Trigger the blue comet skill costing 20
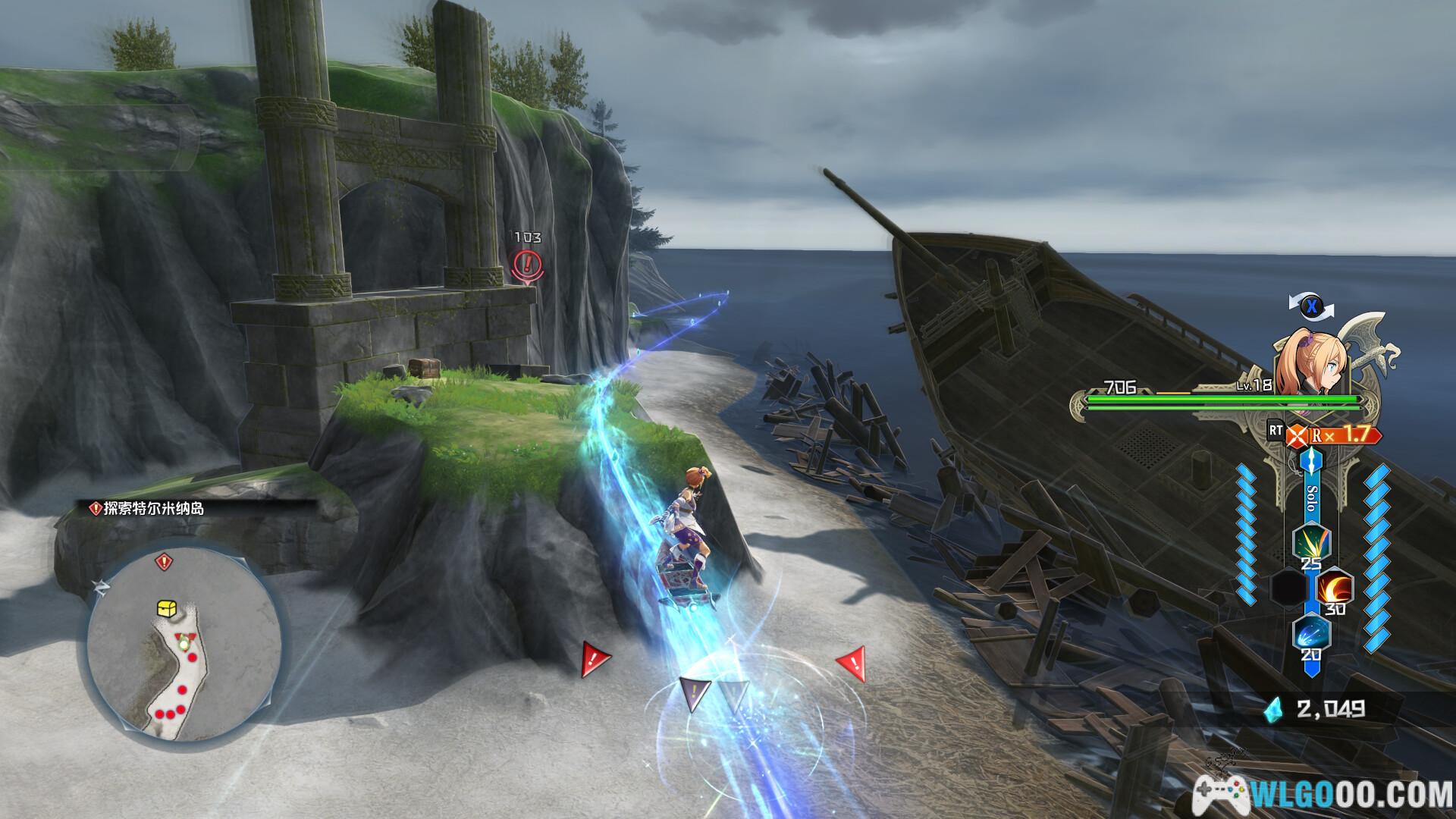 (1310, 633)
